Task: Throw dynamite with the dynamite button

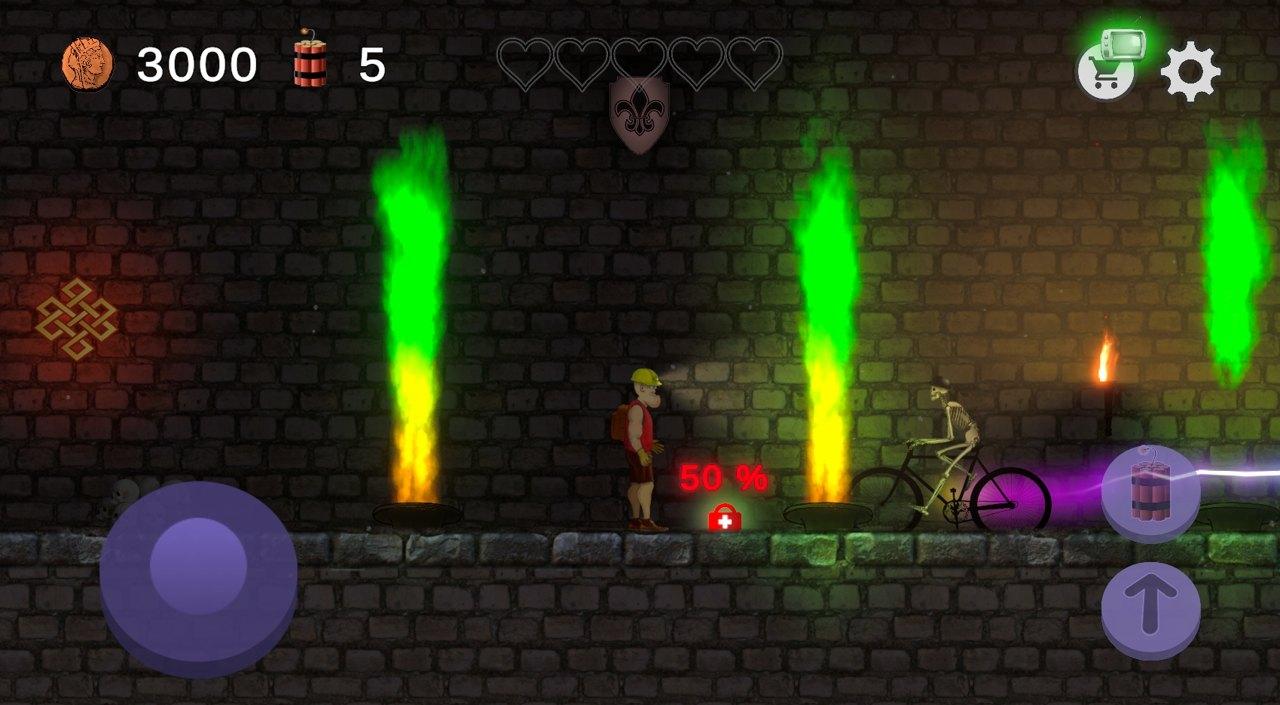Action: (1150, 492)
